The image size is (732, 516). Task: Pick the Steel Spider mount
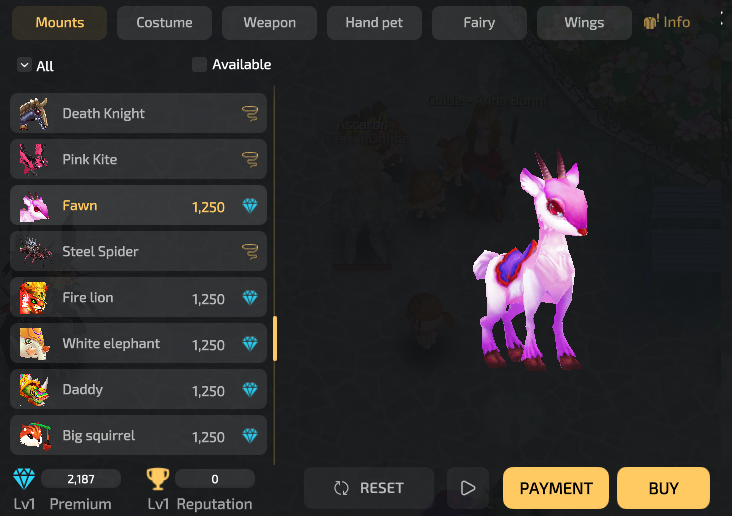(138, 251)
